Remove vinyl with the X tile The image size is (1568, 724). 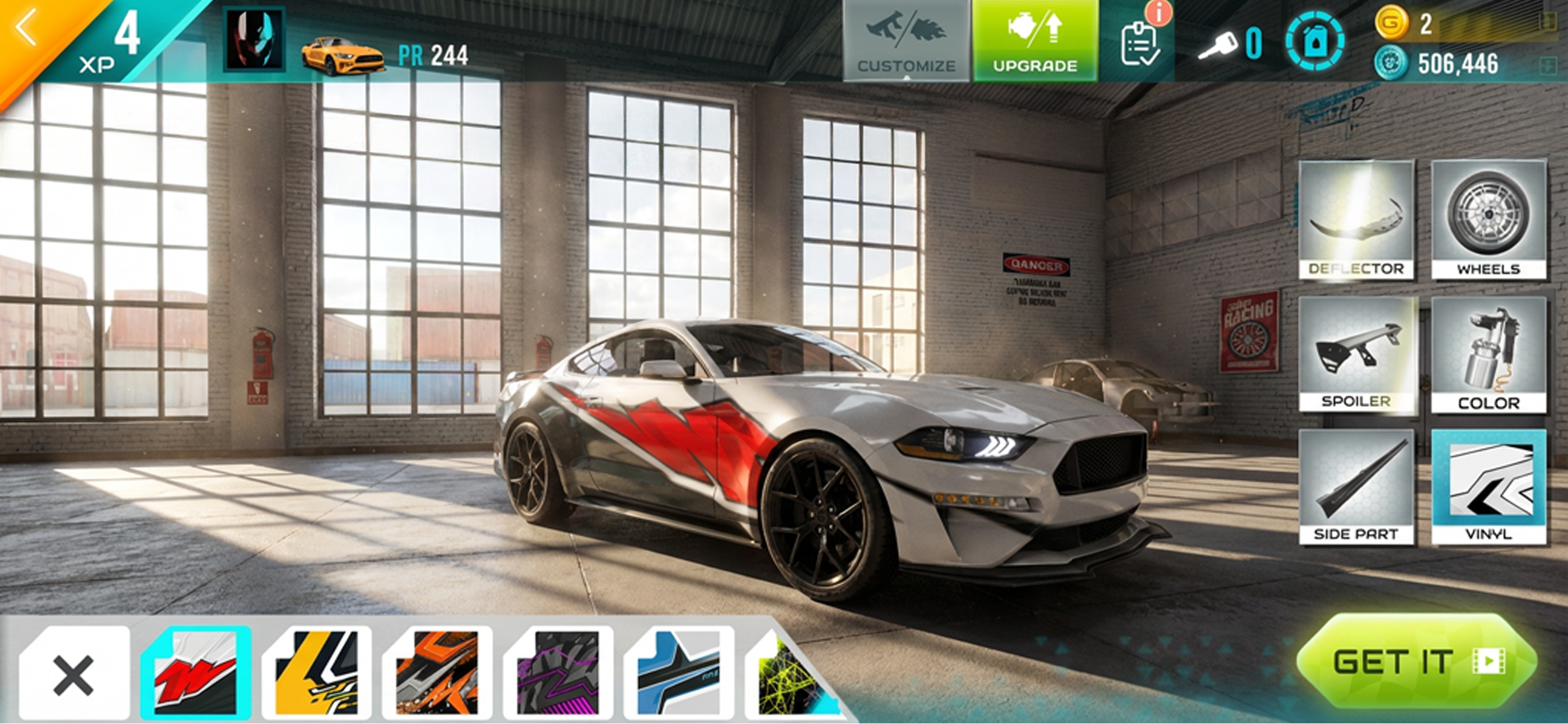pyautogui.click(x=73, y=674)
